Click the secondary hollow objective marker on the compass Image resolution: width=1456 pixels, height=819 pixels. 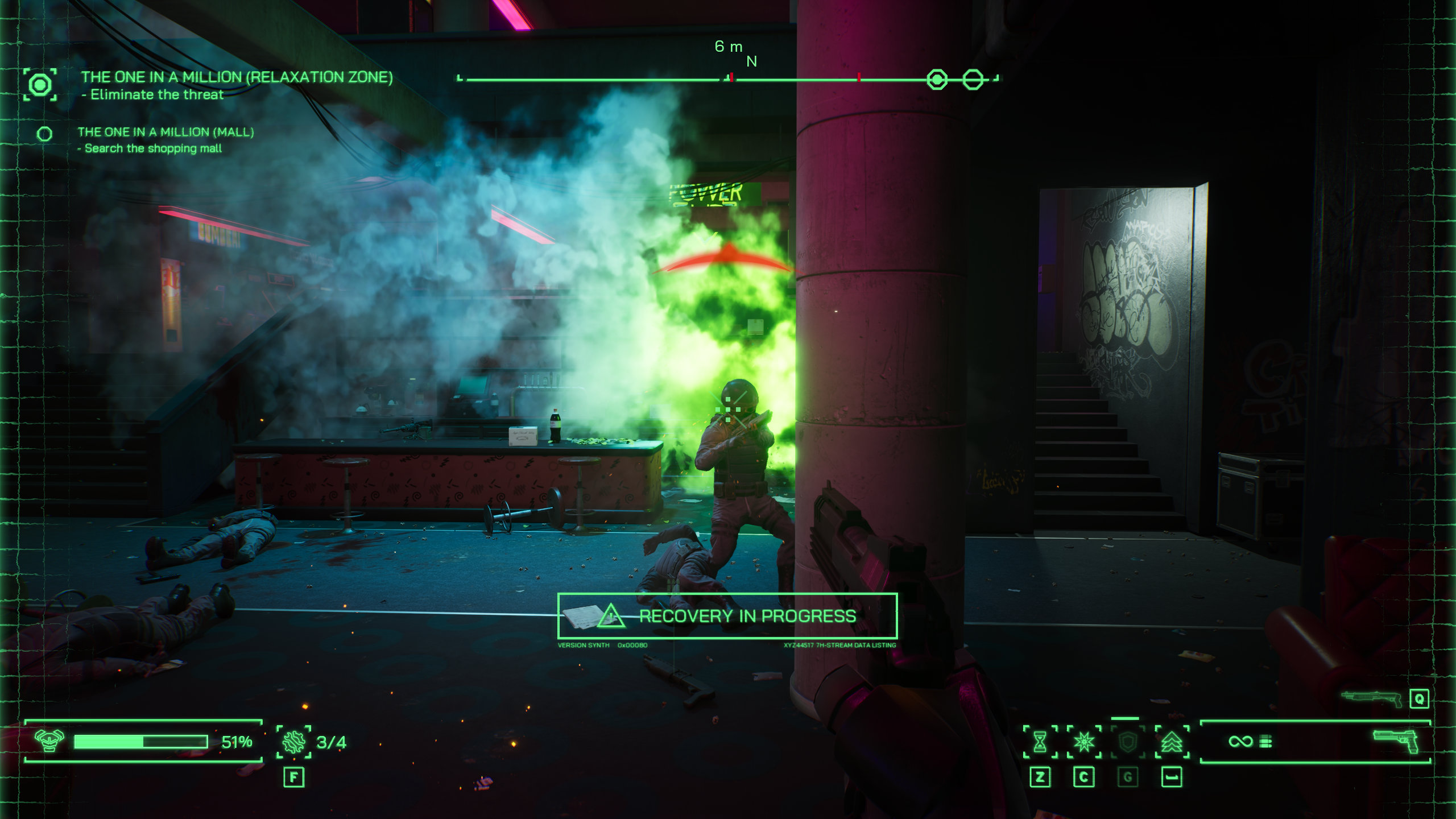973,79
